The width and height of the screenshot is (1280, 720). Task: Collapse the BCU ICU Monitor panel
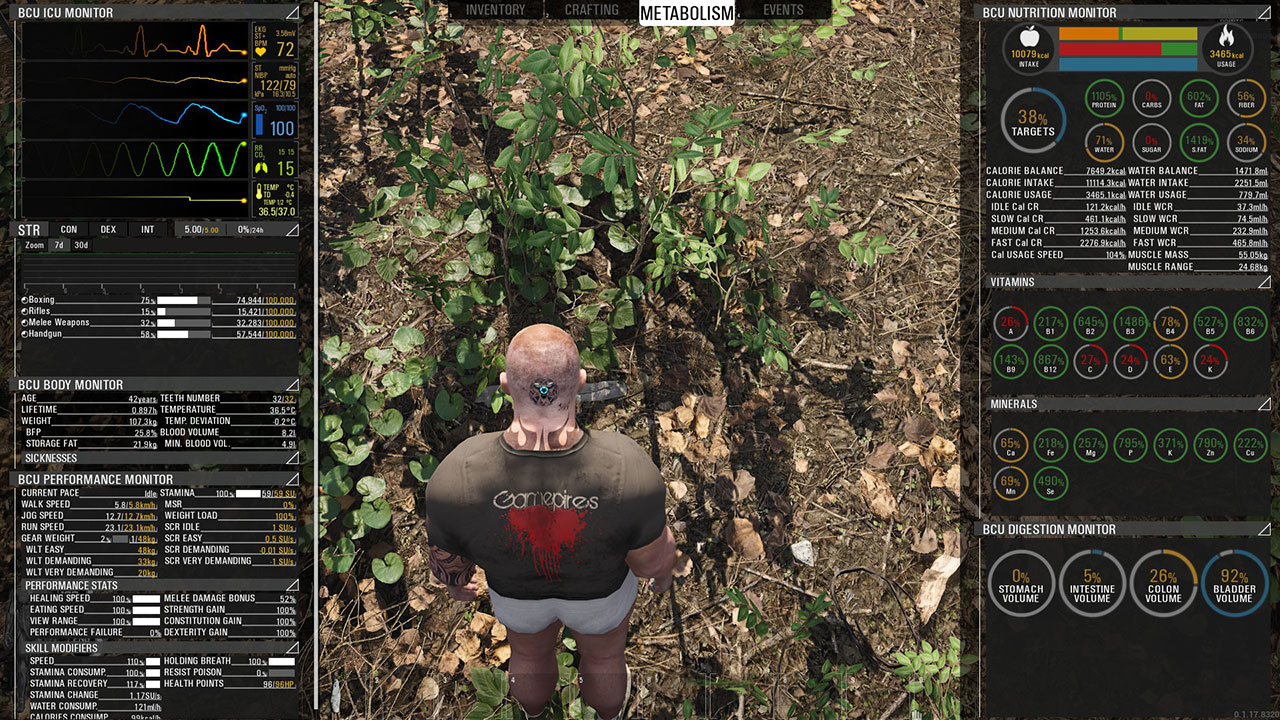click(x=292, y=12)
